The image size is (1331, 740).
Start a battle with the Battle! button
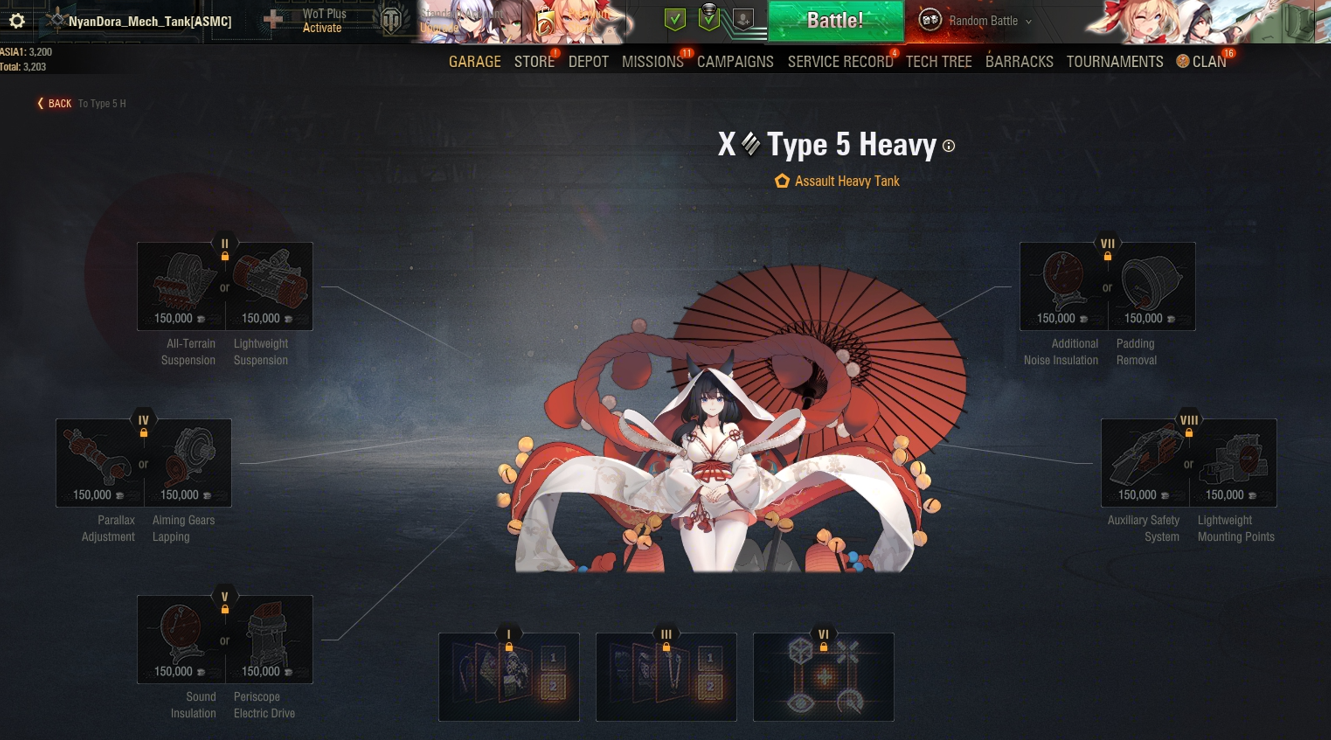[x=835, y=21]
